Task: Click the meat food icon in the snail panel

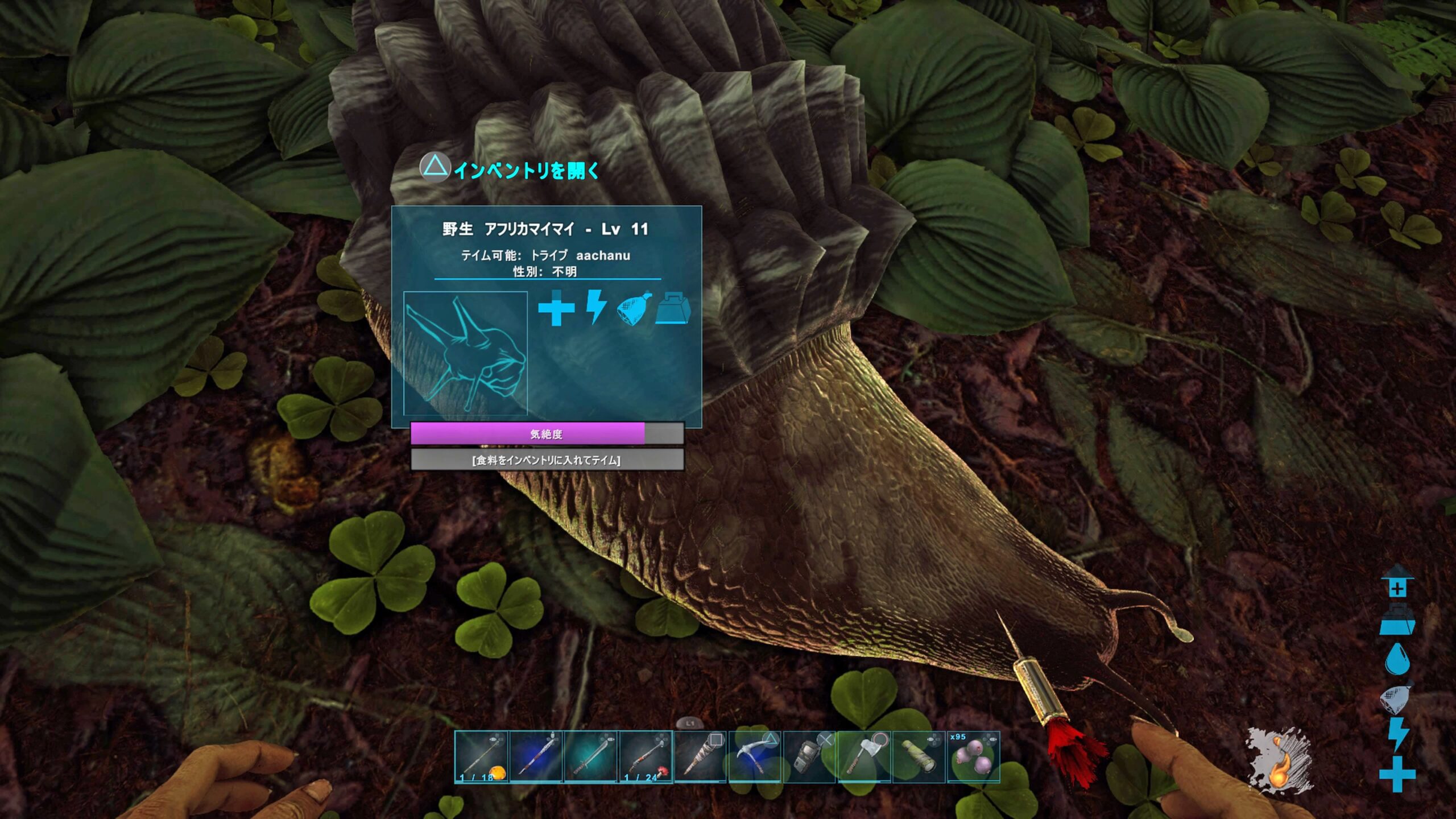Action: (634, 309)
